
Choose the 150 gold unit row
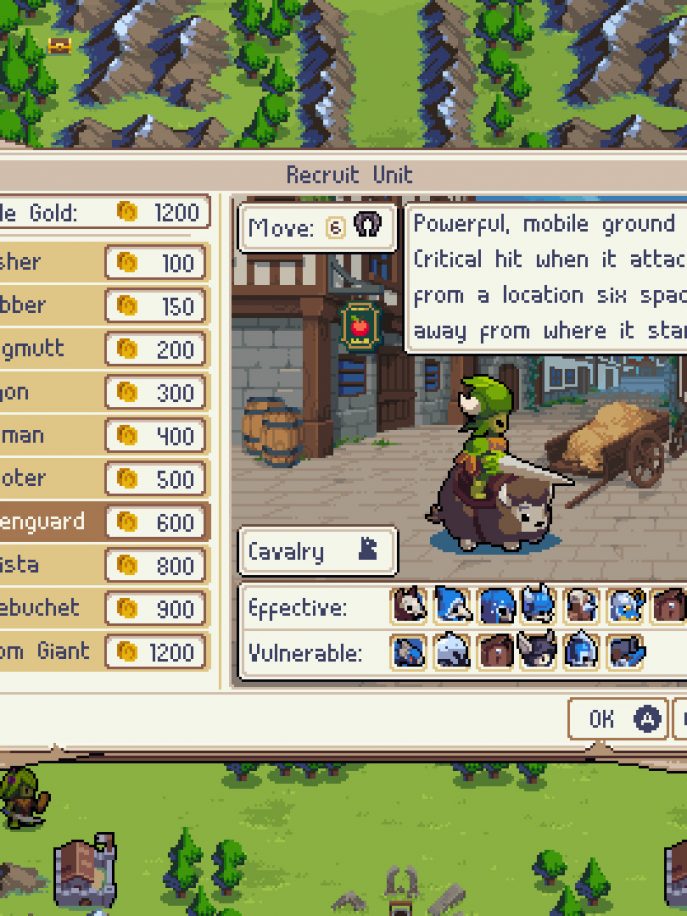click(x=100, y=306)
